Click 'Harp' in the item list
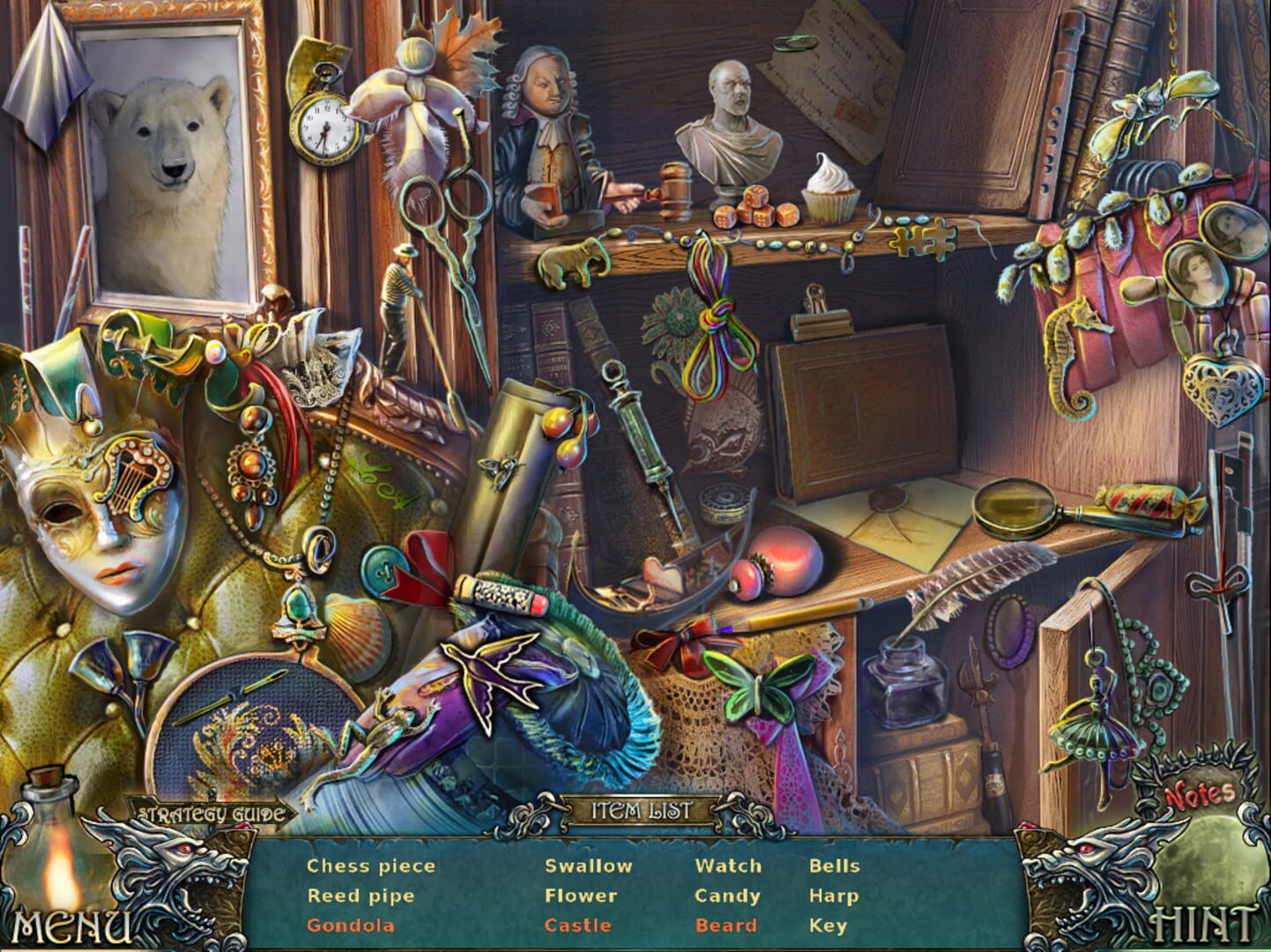The image size is (1271, 952). [x=834, y=896]
